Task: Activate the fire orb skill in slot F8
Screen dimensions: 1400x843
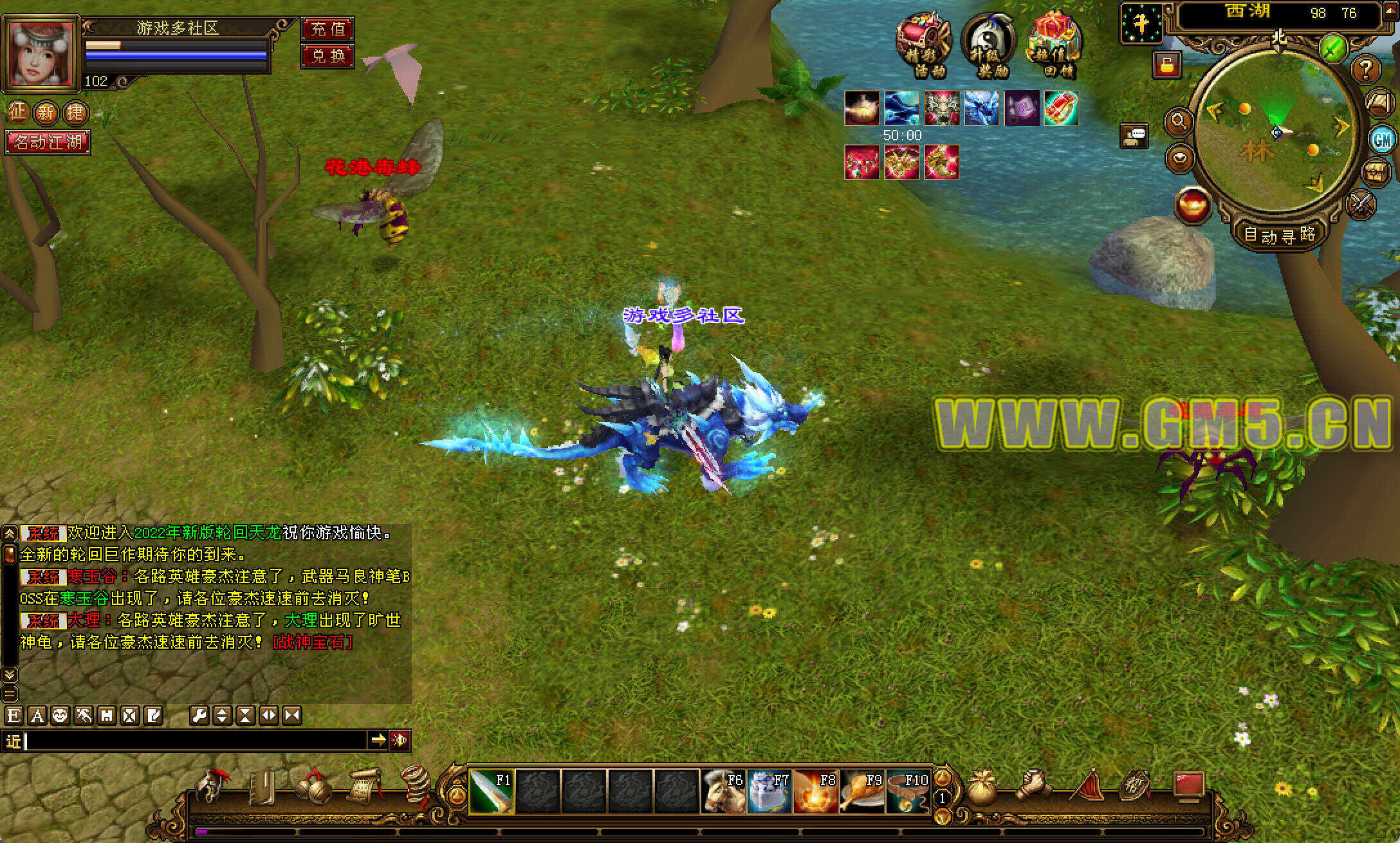Action: [816, 791]
